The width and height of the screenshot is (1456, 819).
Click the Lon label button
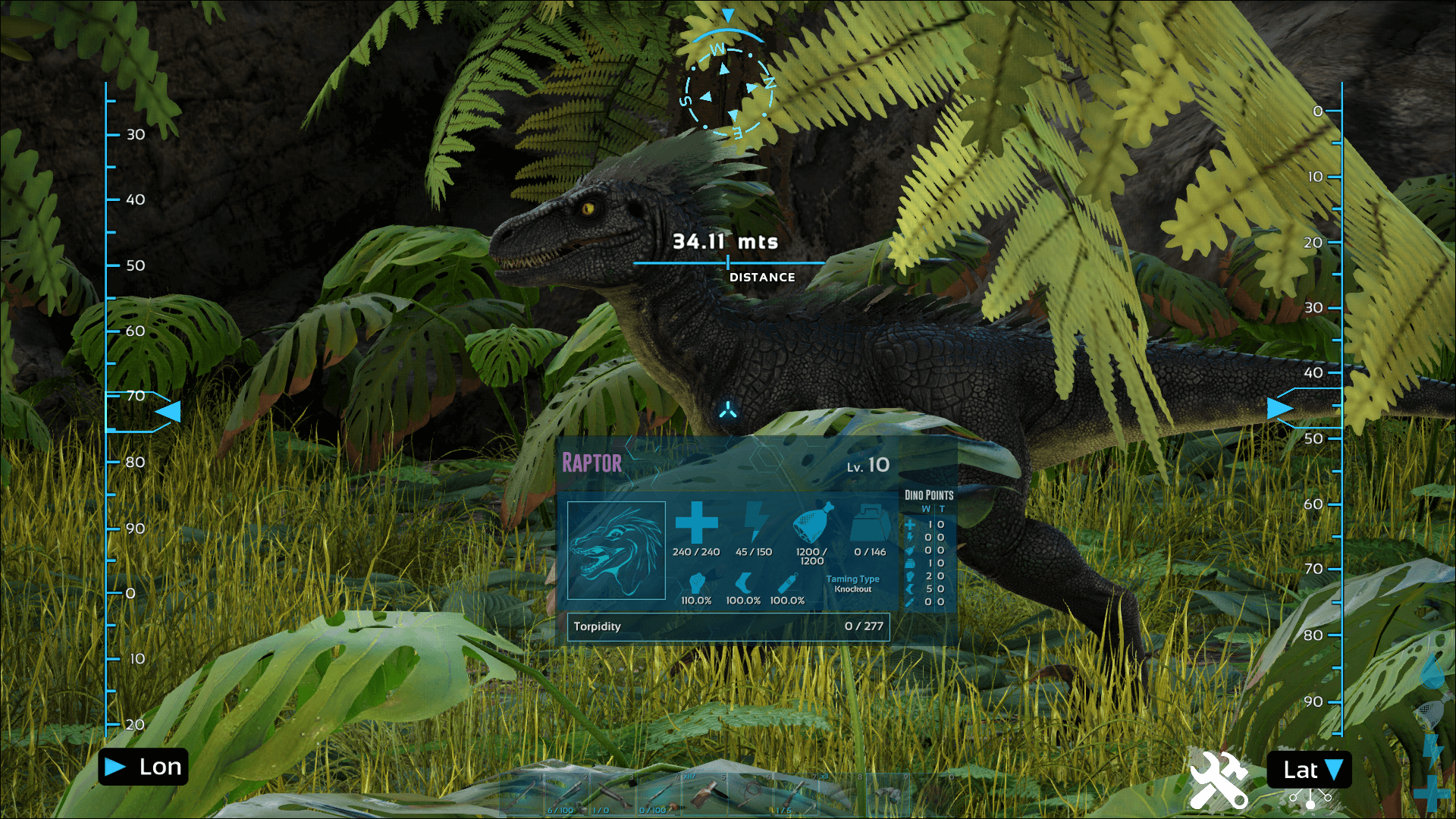click(144, 767)
